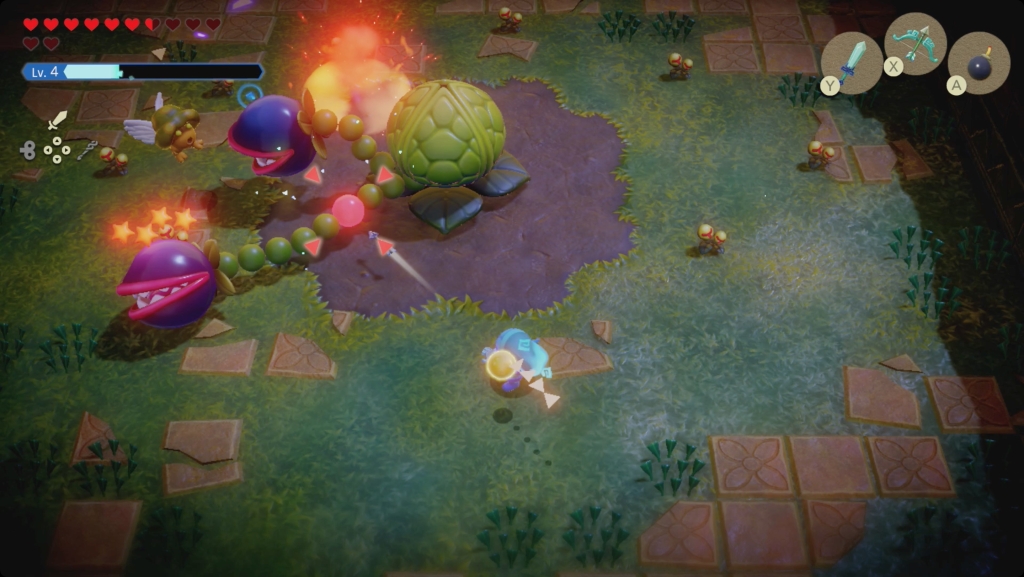Screen dimensions: 1024x577
Task: Activate the Tri Rod staff shortcut
Action: coord(87,150)
